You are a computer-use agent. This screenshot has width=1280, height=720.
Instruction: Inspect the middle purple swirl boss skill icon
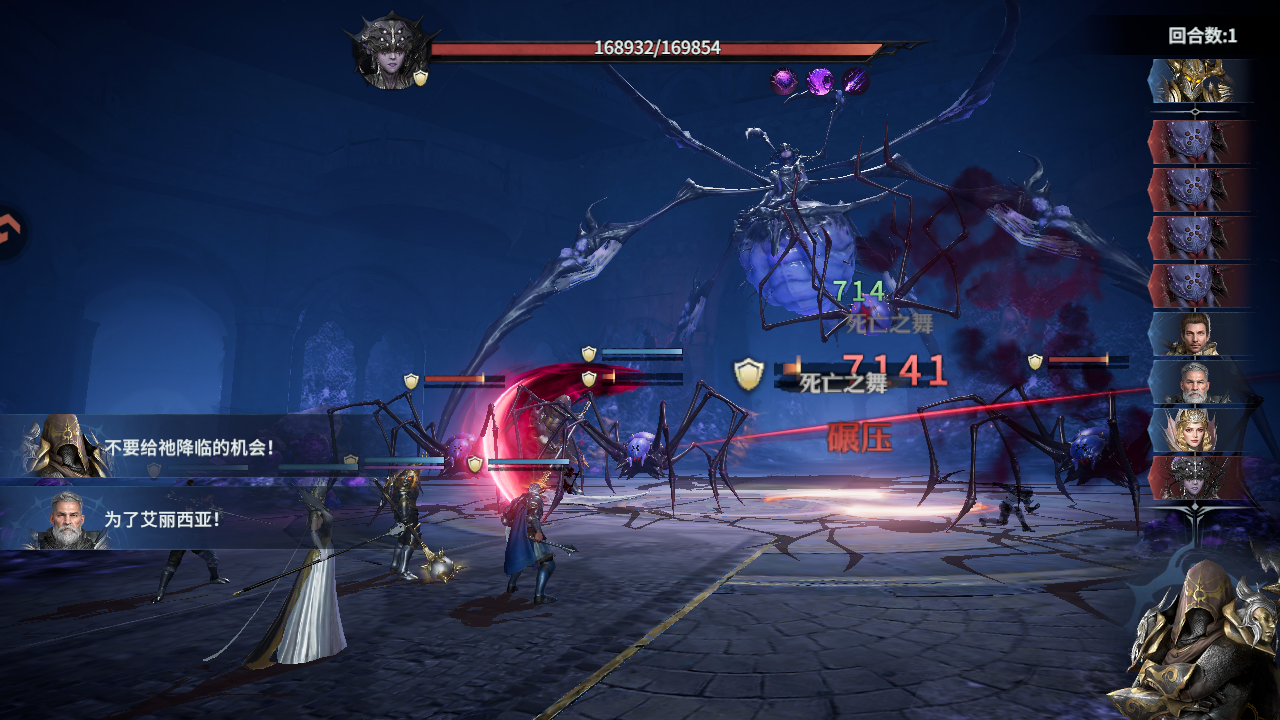(820, 81)
